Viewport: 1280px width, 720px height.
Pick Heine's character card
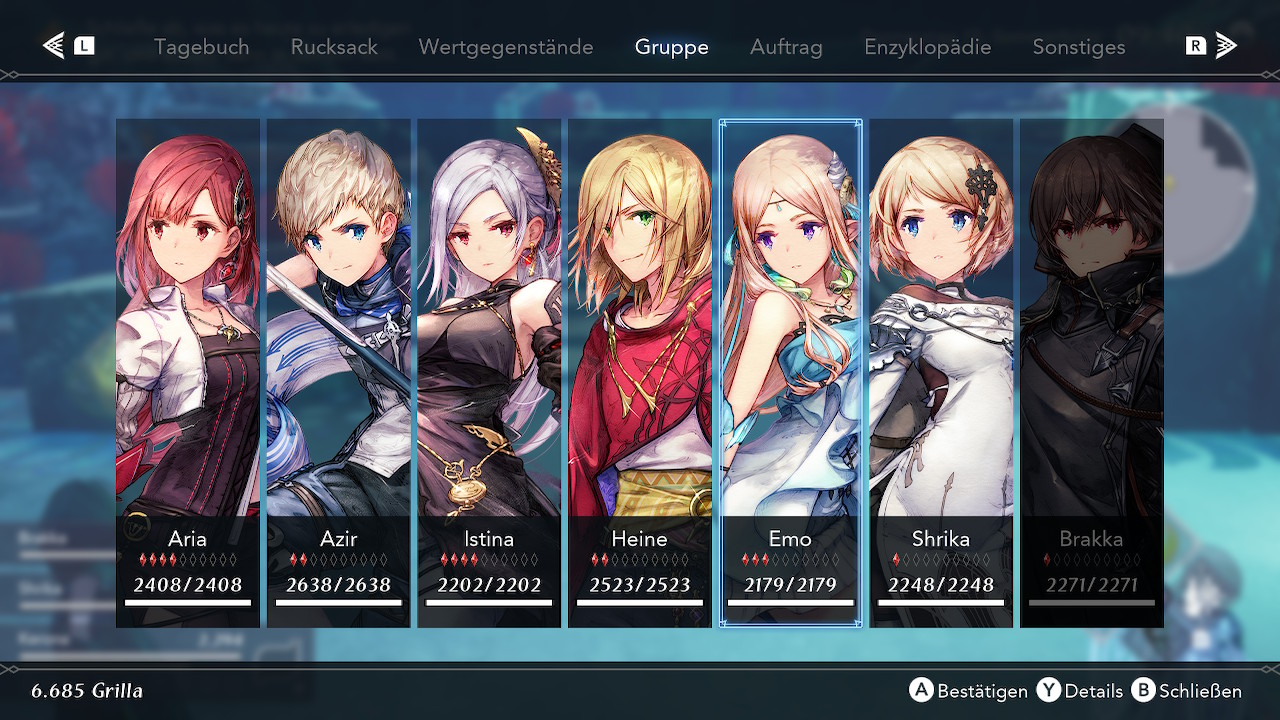click(x=640, y=372)
